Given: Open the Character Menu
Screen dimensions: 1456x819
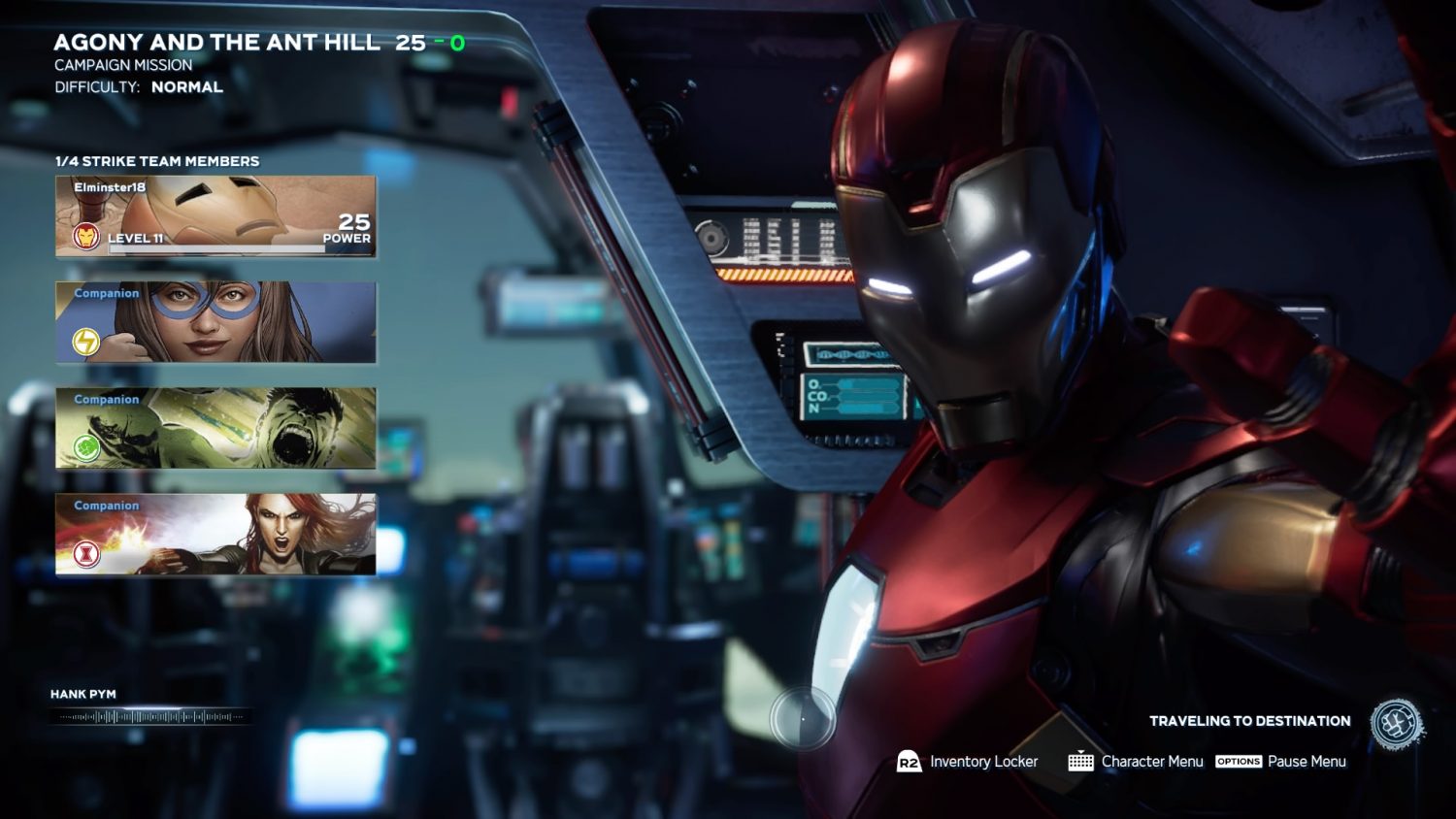Looking at the screenshot, I should [1136, 762].
